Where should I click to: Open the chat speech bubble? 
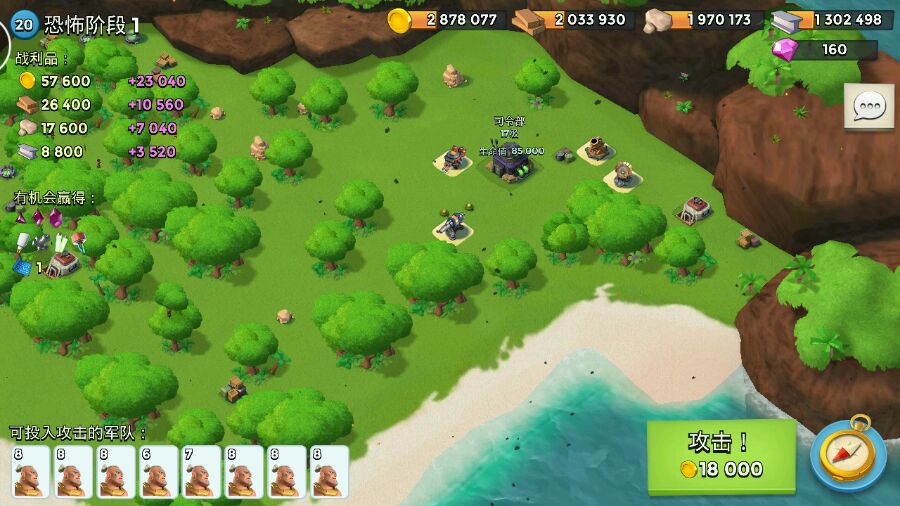point(868,106)
